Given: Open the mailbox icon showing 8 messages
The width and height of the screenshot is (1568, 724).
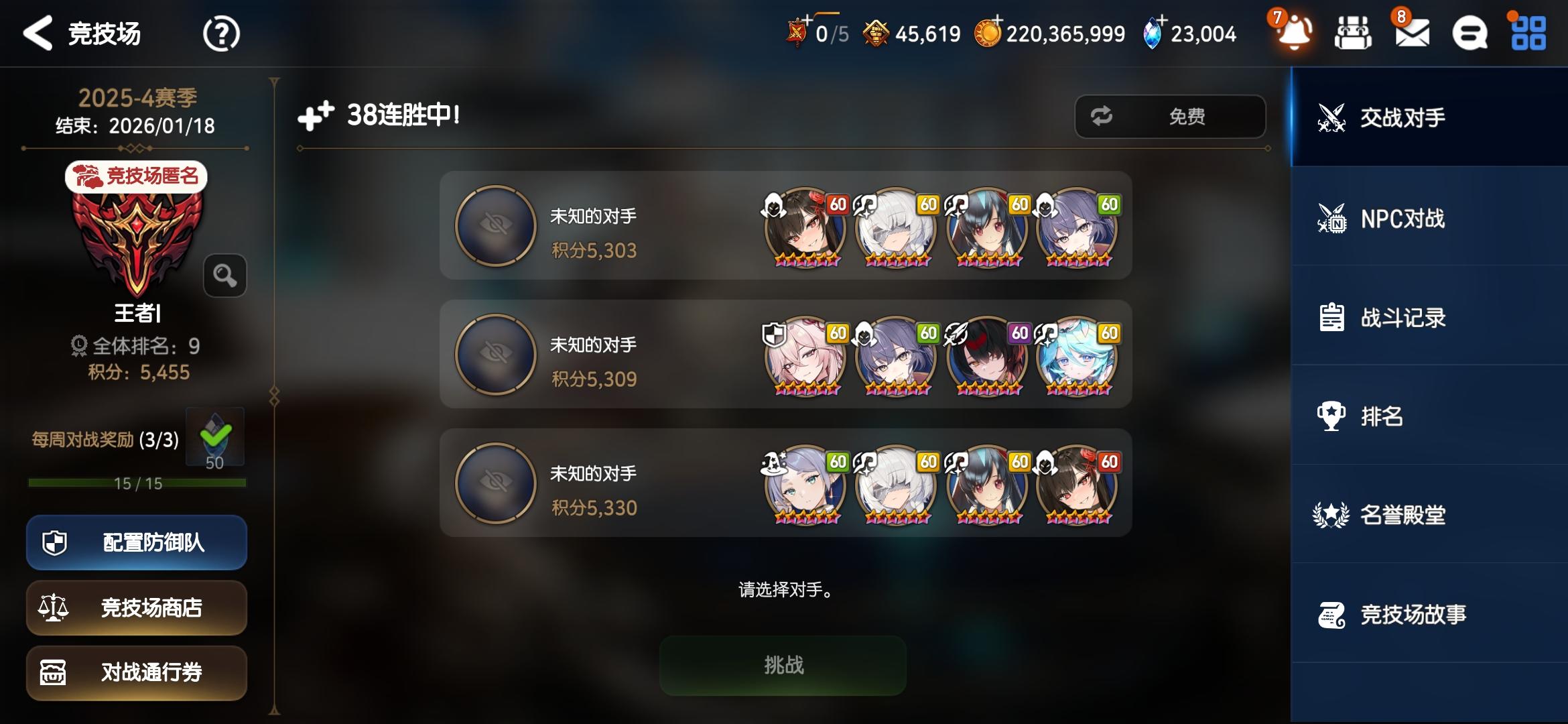Looking at the screenshot, I should 1411,33.
